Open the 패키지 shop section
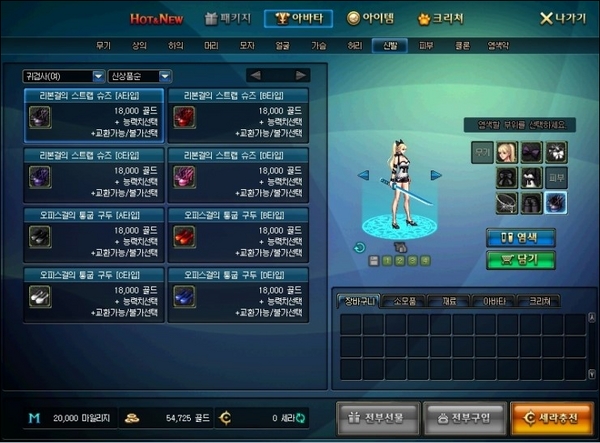Image resolution: width=600 pixels, height=443 pixels. [230, 18]
